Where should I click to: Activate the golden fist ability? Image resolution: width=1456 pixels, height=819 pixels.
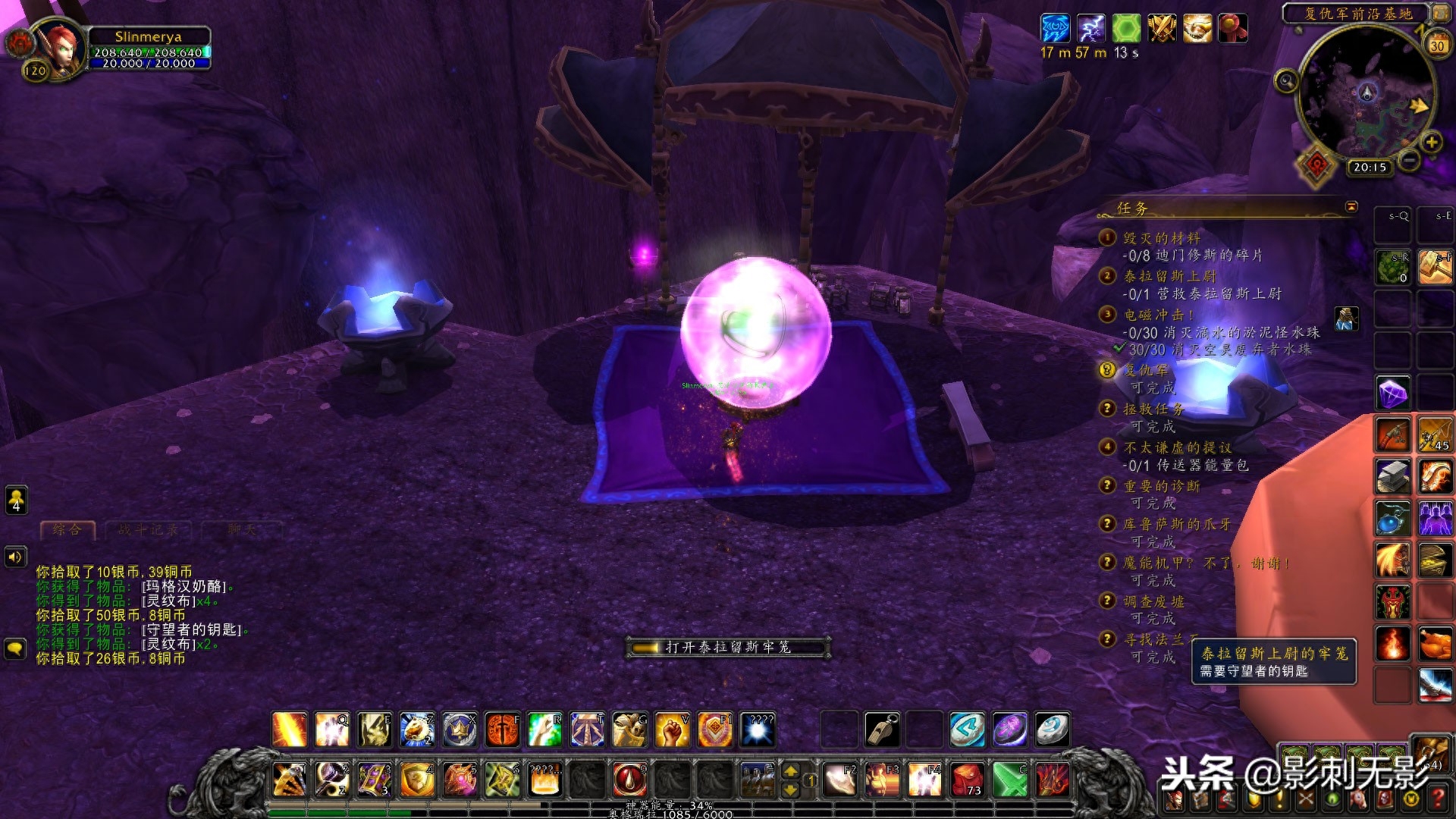tap(672, 730)
